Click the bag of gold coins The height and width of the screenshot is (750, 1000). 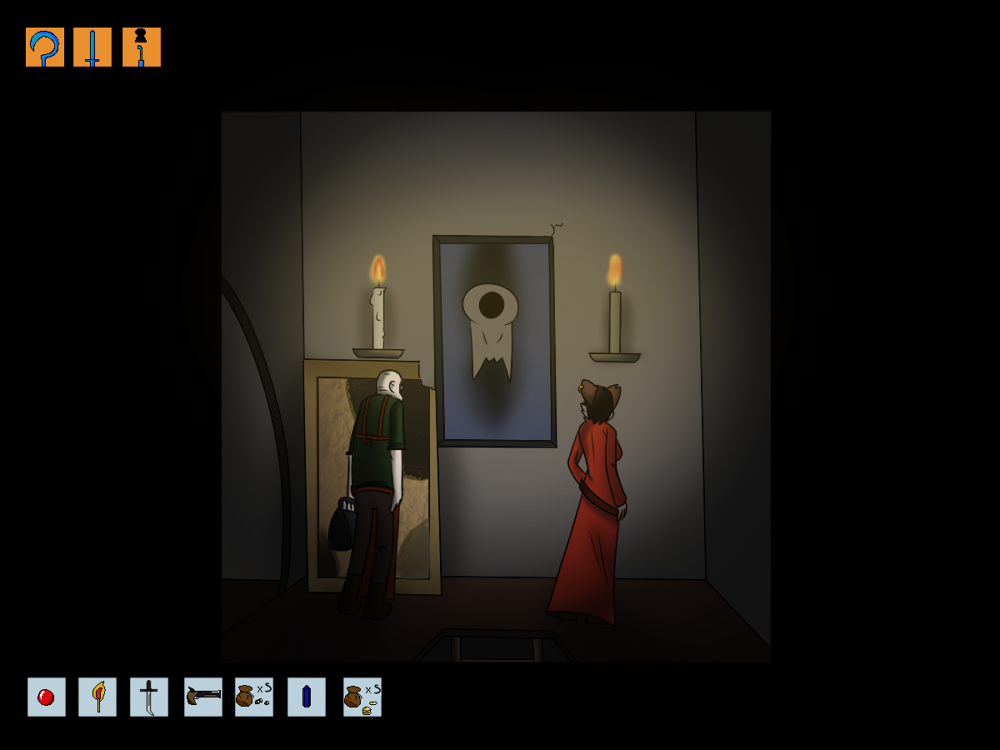coord(362,697)
